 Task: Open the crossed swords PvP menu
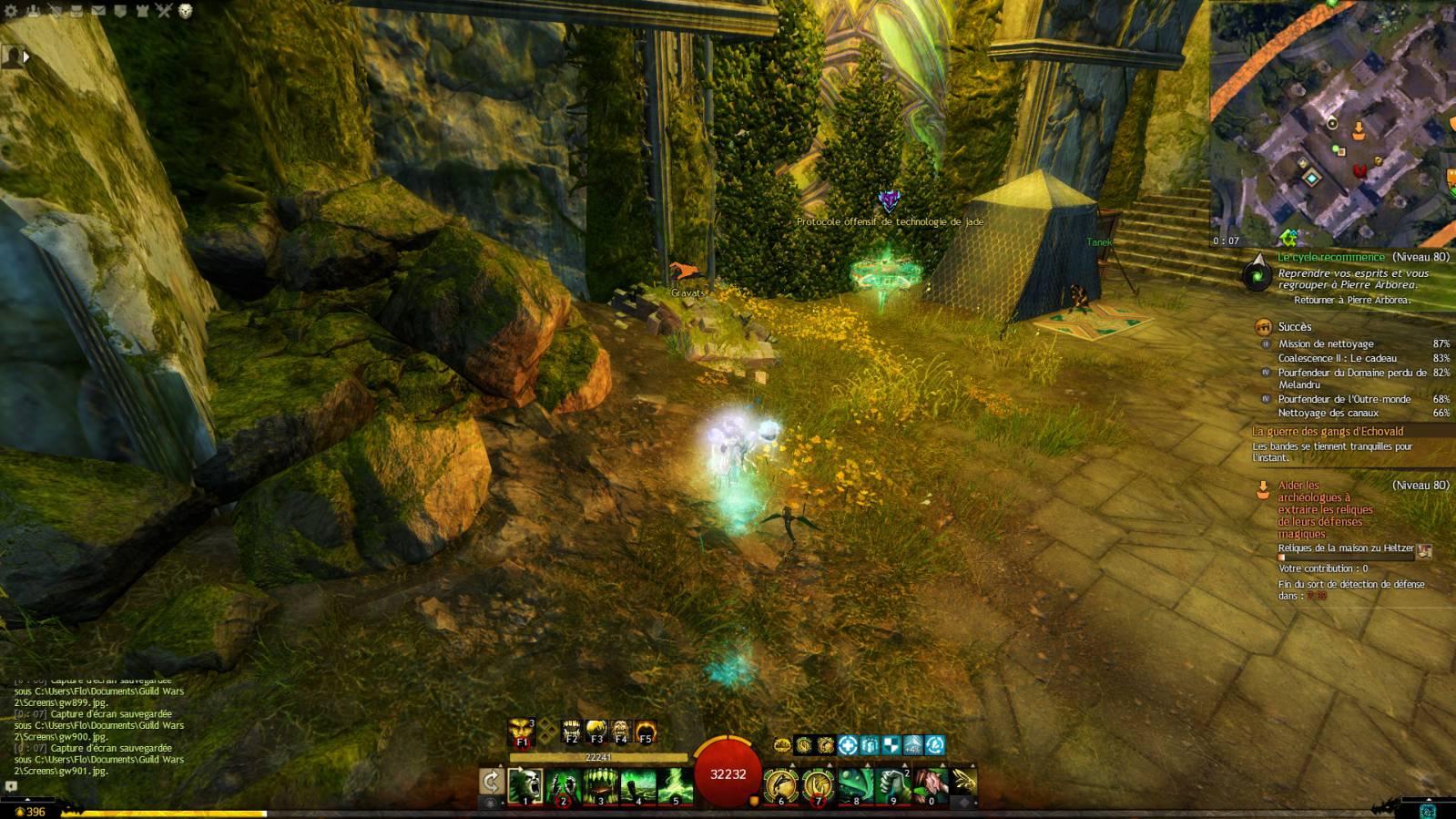(x=163, y=11)
